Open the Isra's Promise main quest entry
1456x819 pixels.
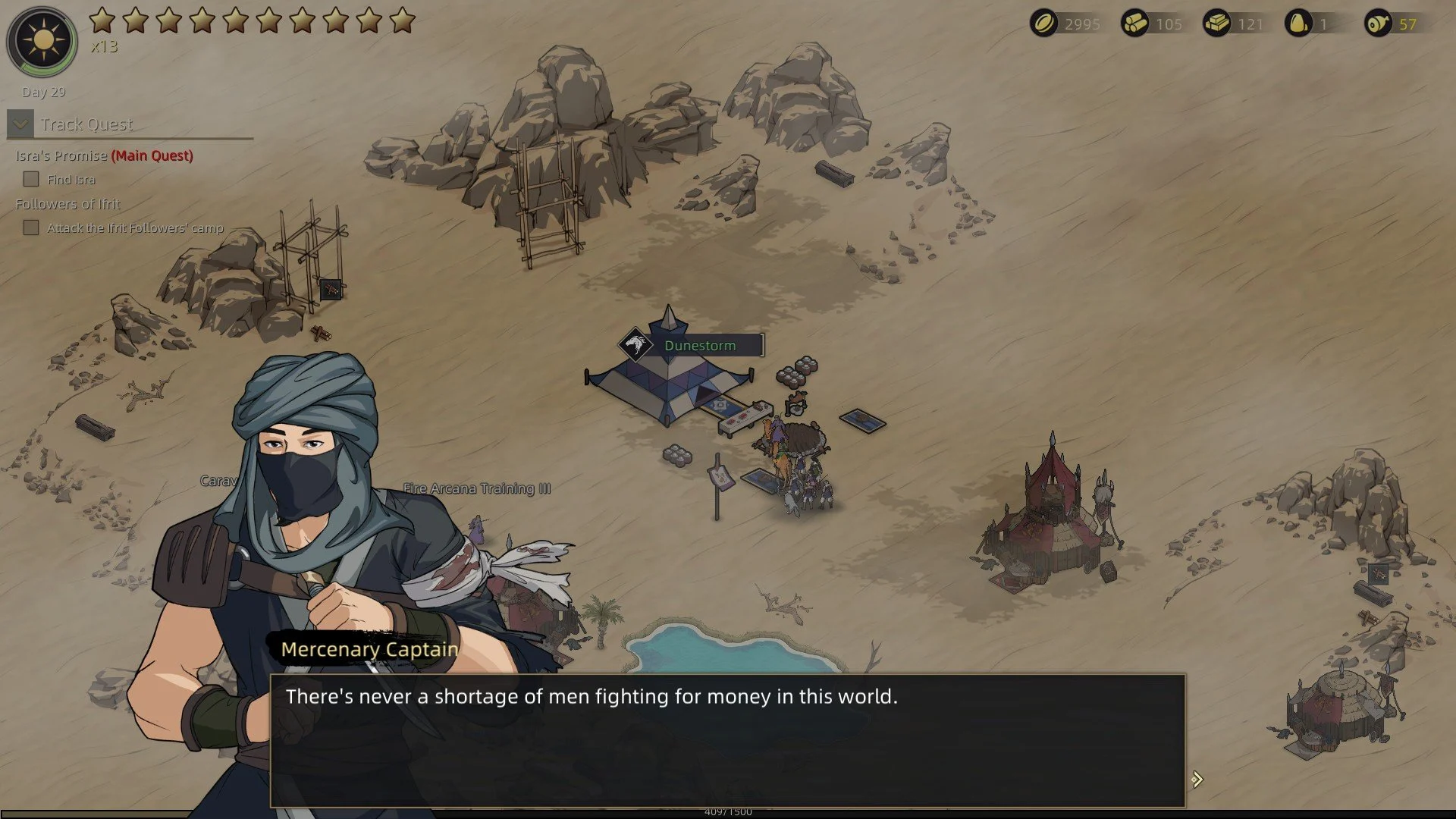pos(104,155)
